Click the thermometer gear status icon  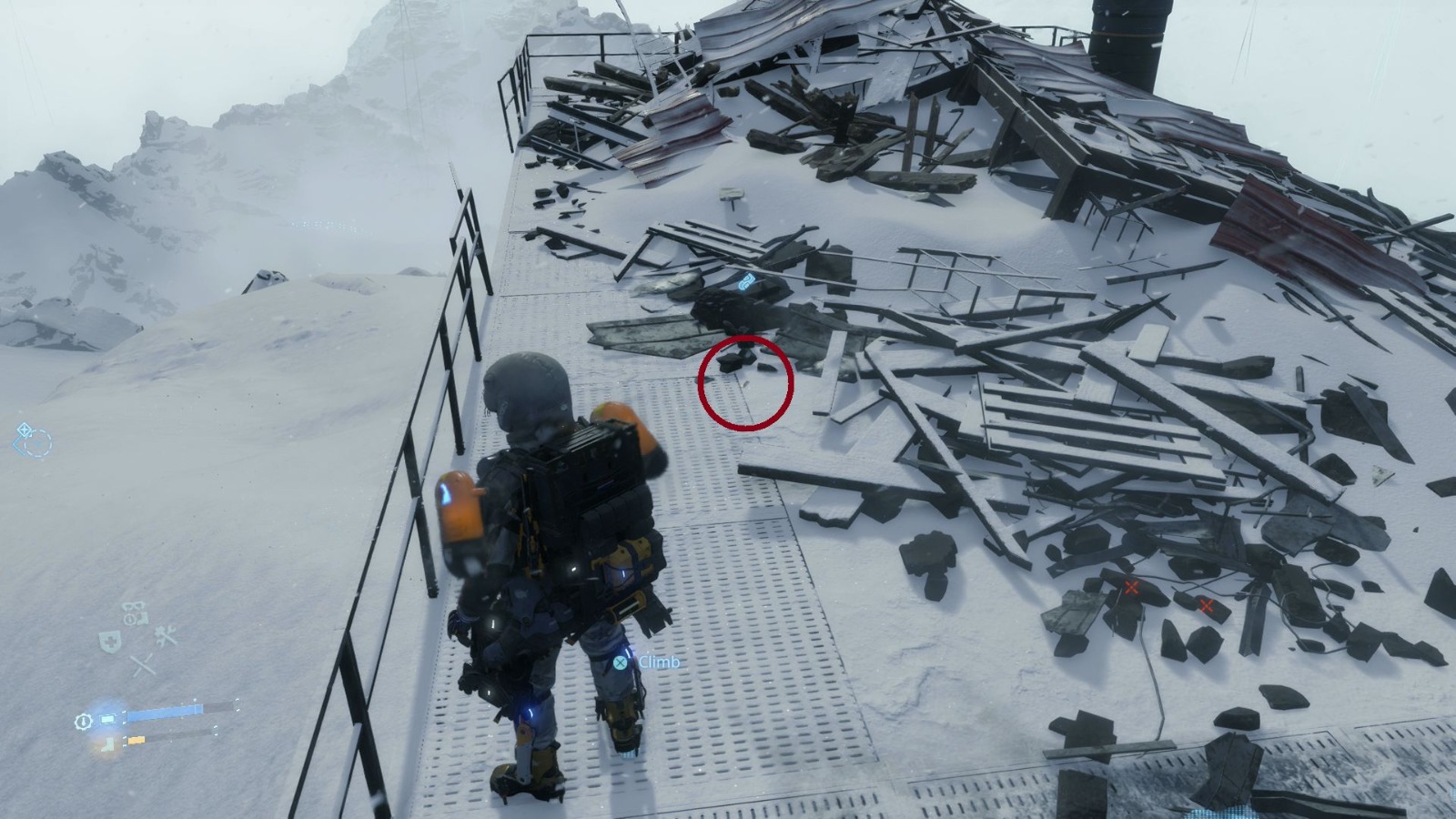coord(83,720)
